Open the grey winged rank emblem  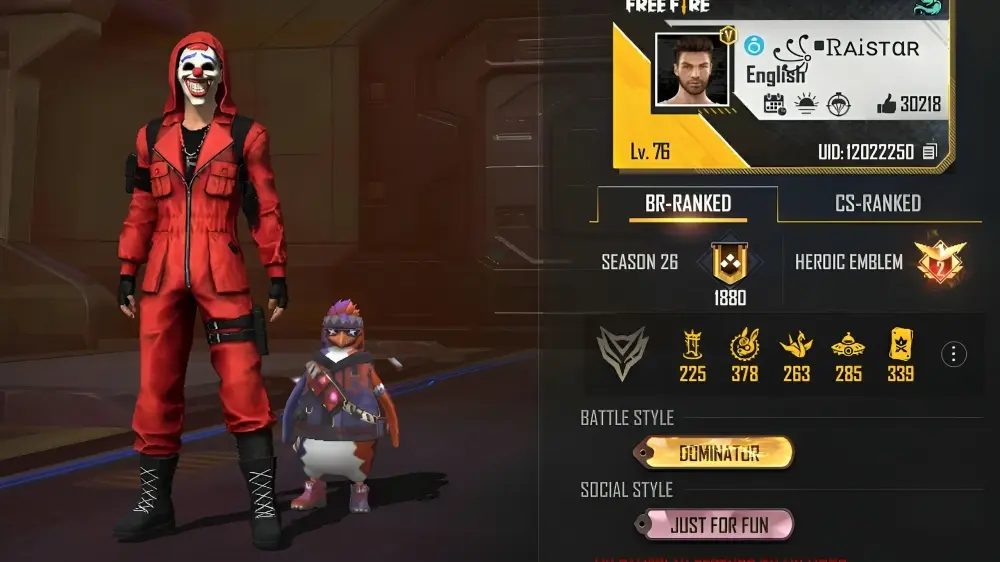[x=622, y=353]
